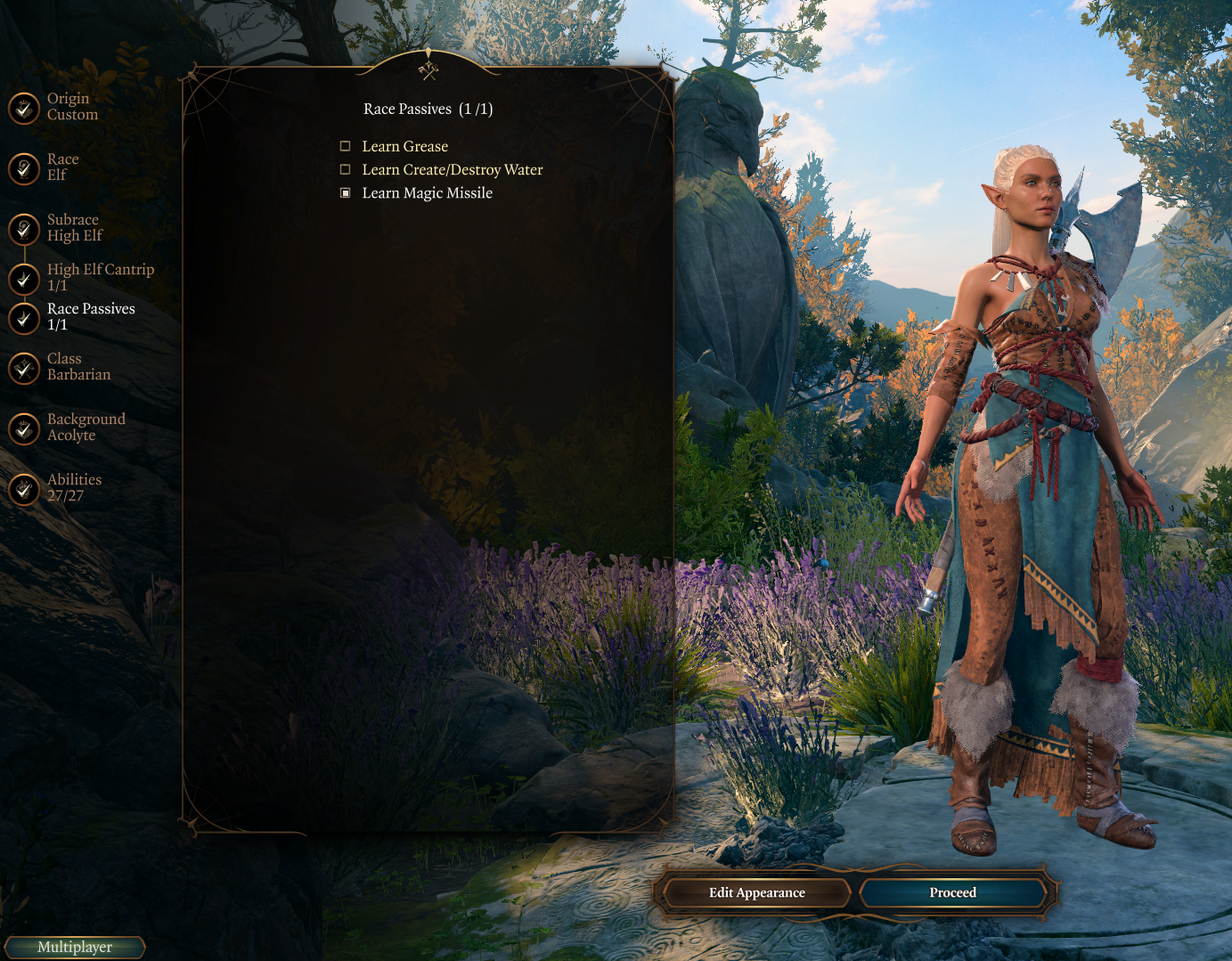Proceed to the next step
Screen dimensions: 1232x961
952,892
